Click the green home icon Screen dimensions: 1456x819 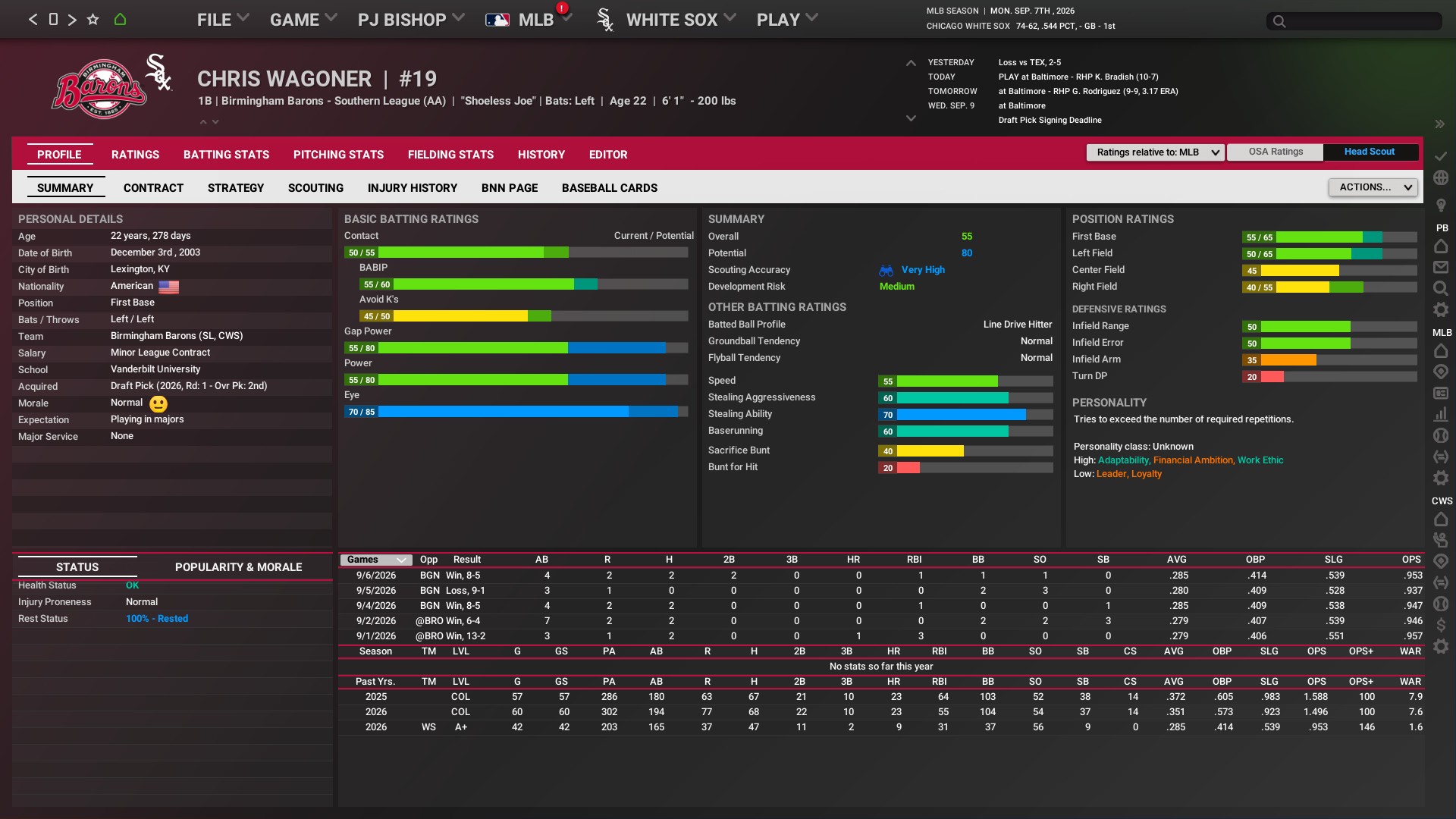point(120,20)
